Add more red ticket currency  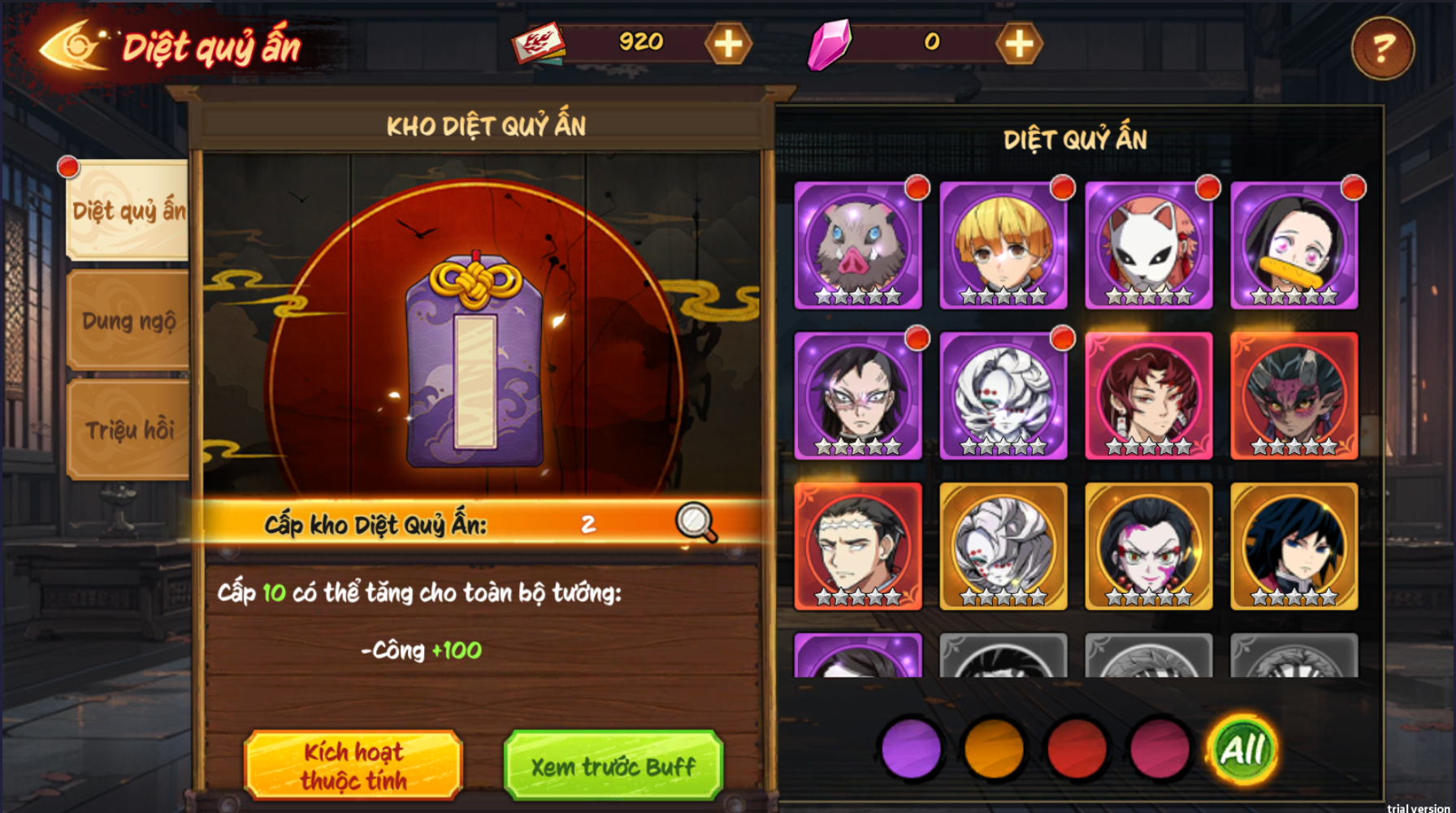[728, 44]
